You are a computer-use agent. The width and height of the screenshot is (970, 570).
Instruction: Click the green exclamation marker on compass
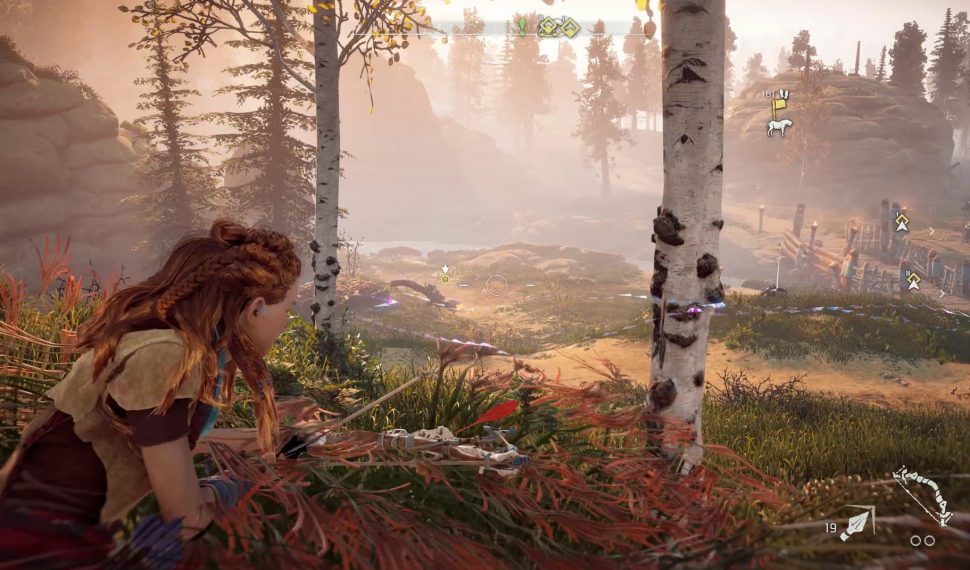[521, 26]
